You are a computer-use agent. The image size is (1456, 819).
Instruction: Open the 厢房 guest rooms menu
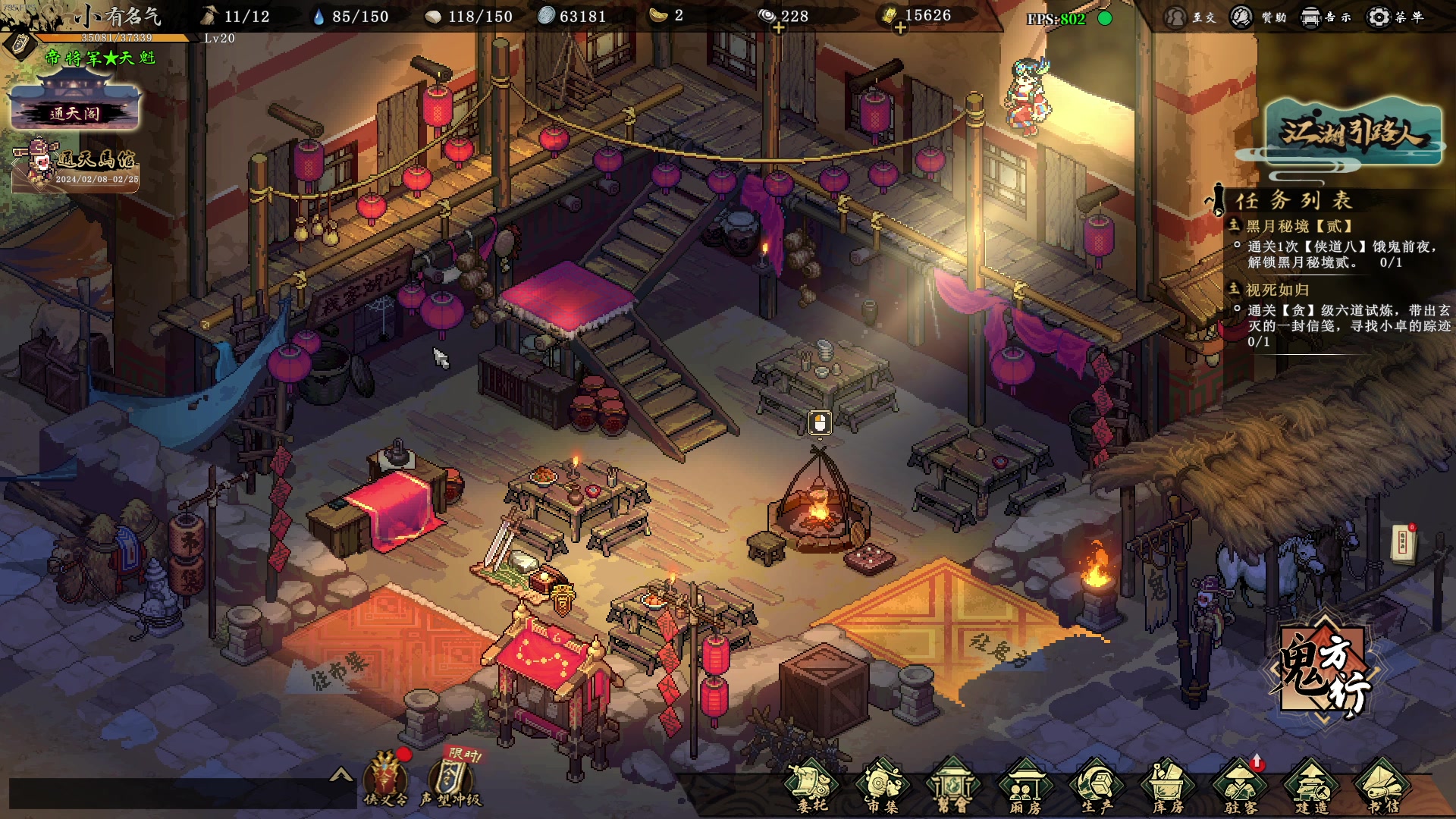[x=1025, y=786]
